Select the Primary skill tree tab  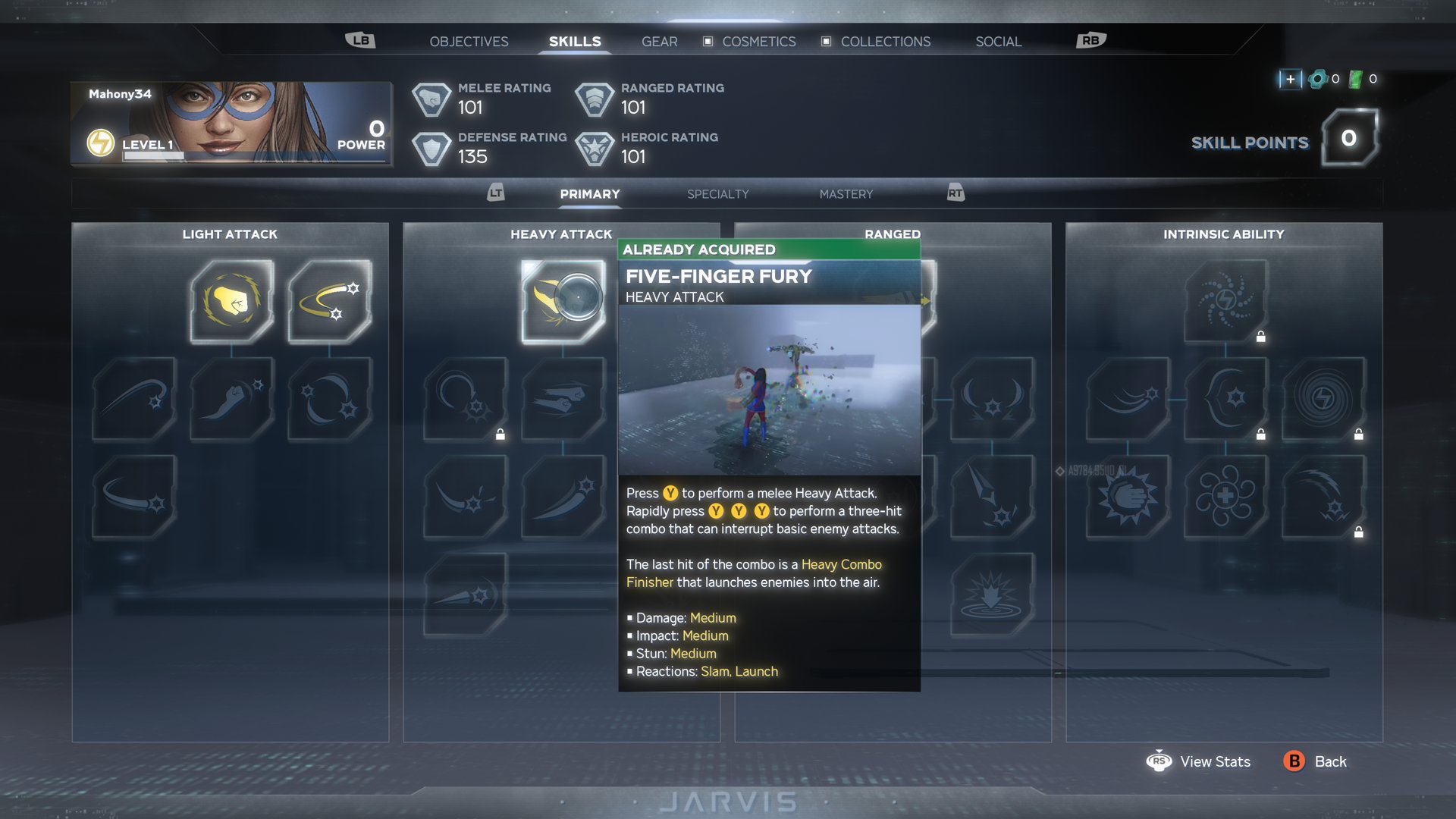pos(590,194)
